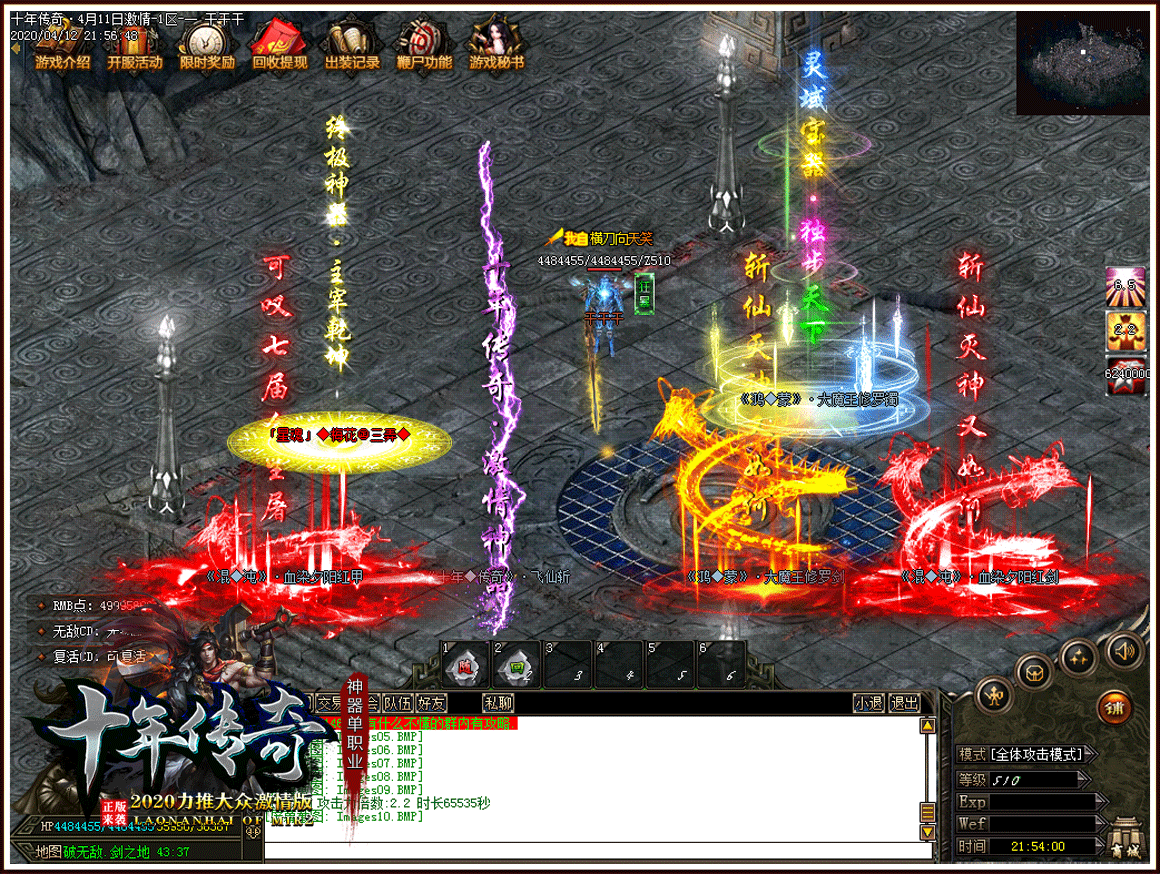Open 回收提现 red envelope recycling

click(x=279, y=46)
